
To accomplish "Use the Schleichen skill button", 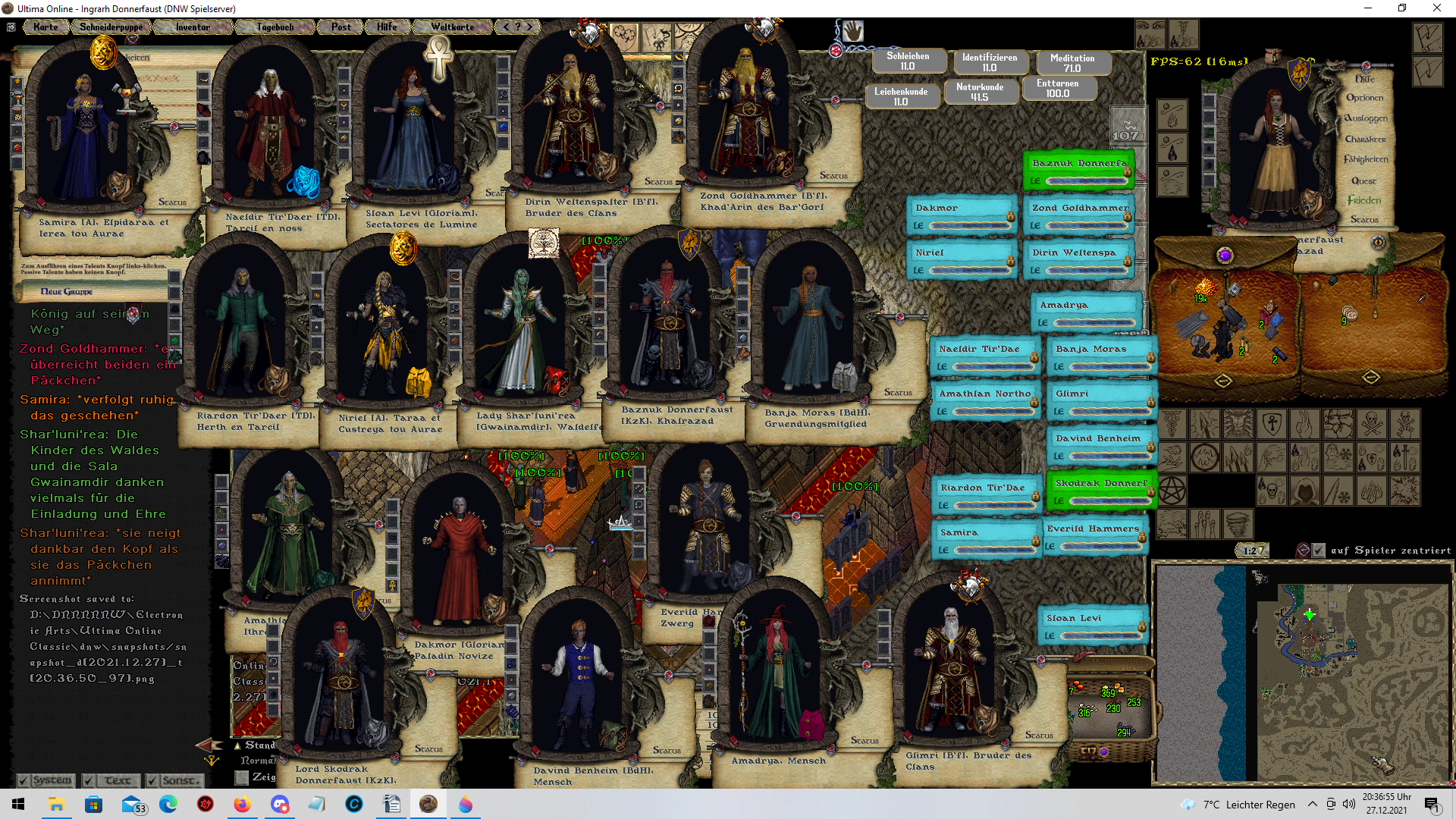I will click(x=908, y=61).
